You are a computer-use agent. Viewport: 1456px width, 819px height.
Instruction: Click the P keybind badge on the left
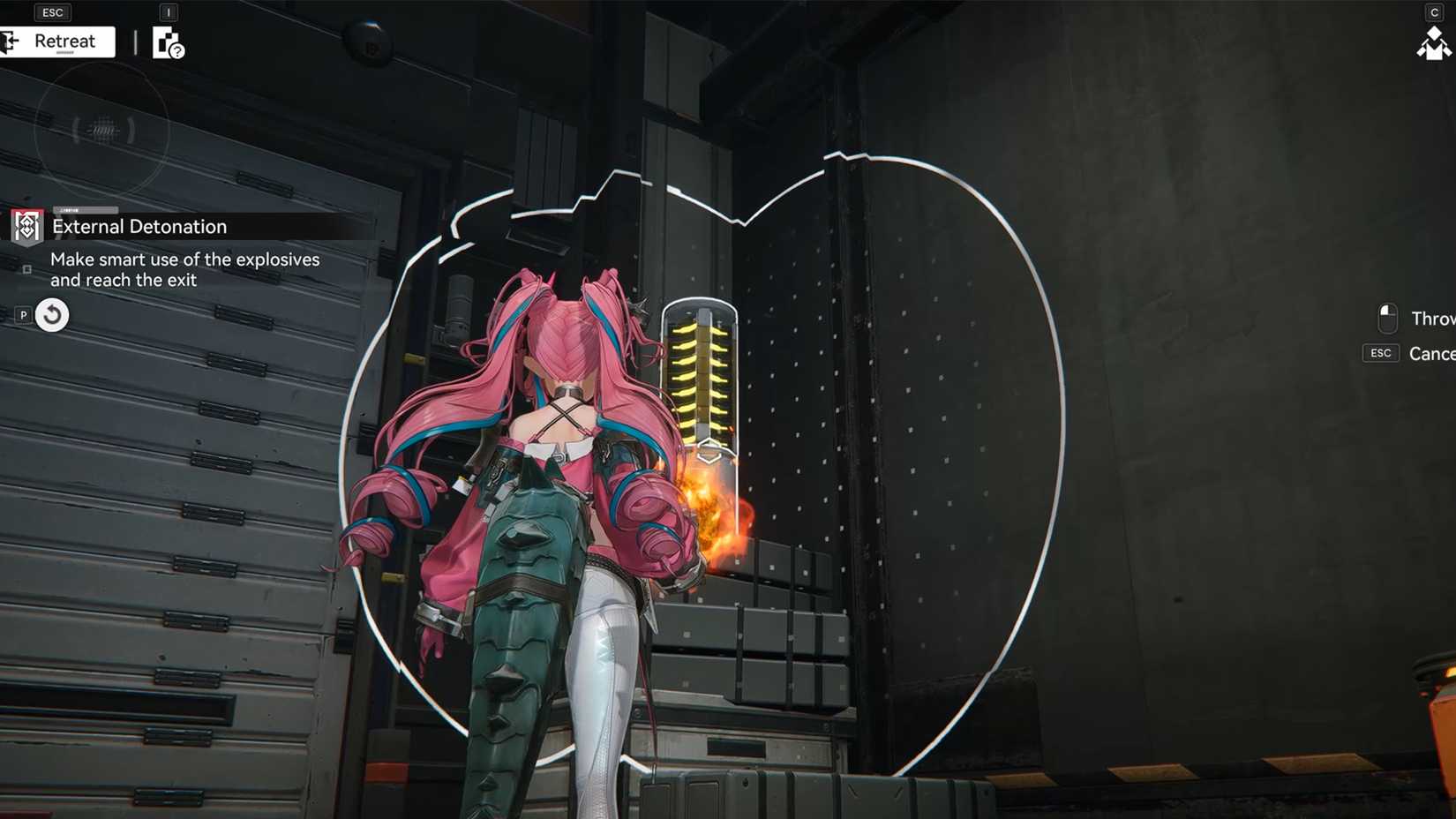pyautogui.click(x=23, y=314)
